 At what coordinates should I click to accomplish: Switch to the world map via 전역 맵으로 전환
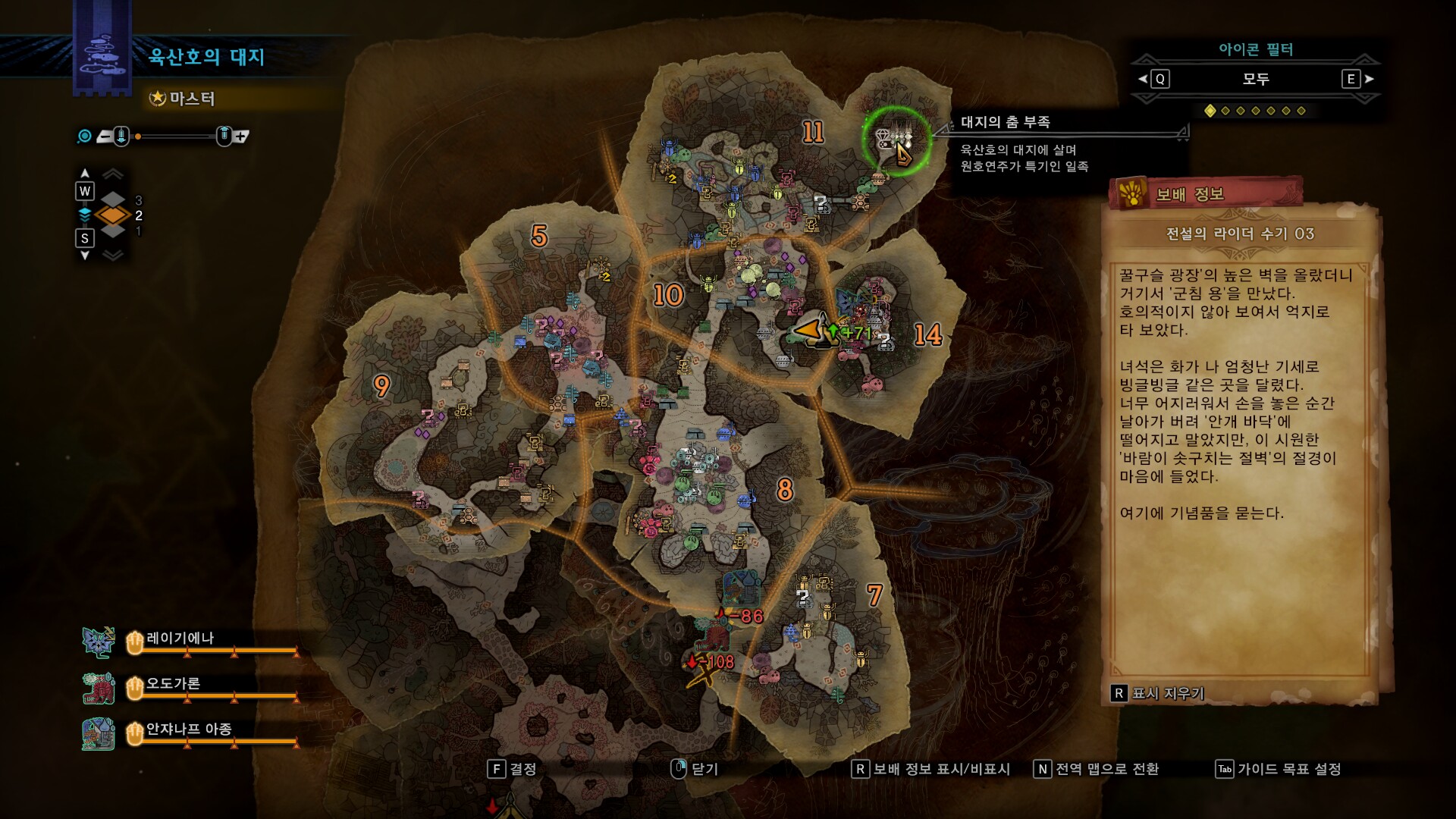point(1097,769)
